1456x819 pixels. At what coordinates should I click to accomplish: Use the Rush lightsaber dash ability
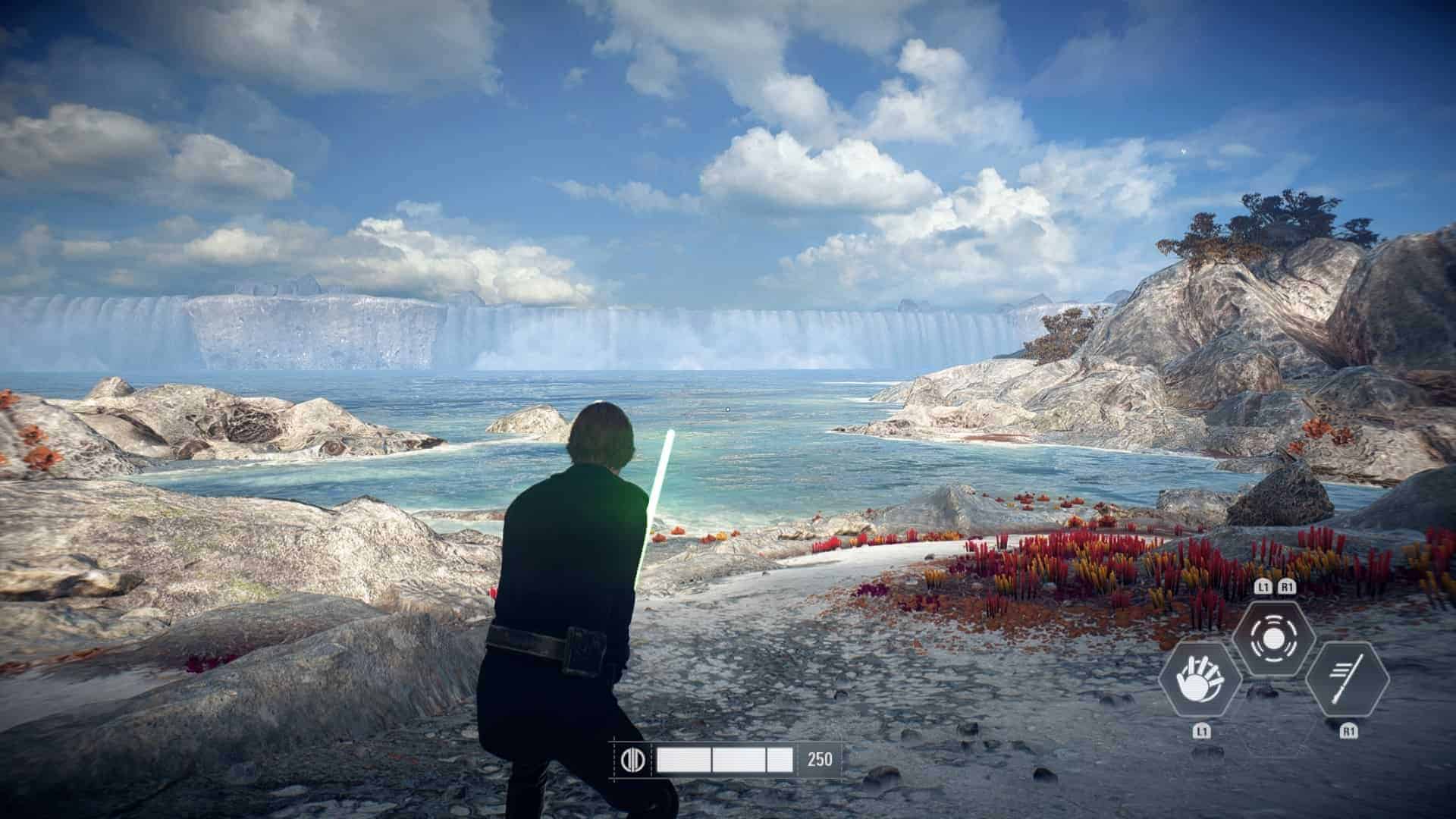coord(1348,679)
